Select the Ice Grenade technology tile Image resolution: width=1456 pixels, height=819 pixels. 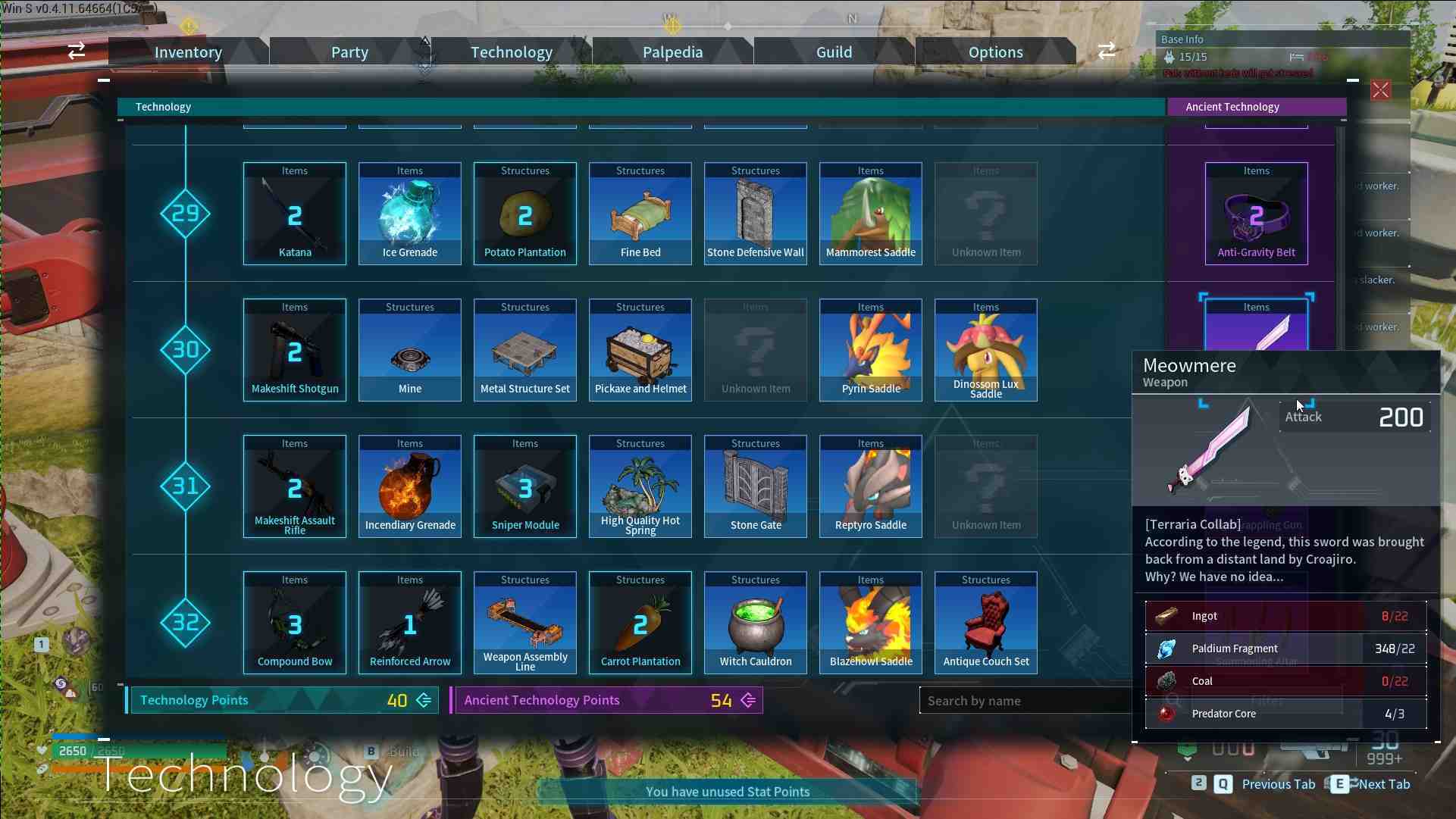(410, 214)
